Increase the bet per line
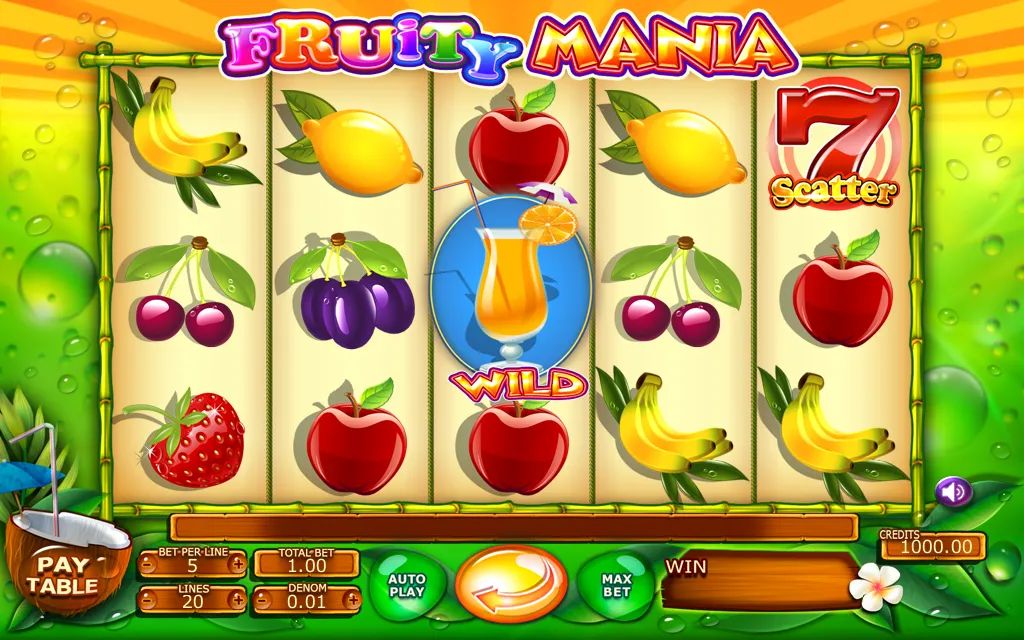 point(237,564)
